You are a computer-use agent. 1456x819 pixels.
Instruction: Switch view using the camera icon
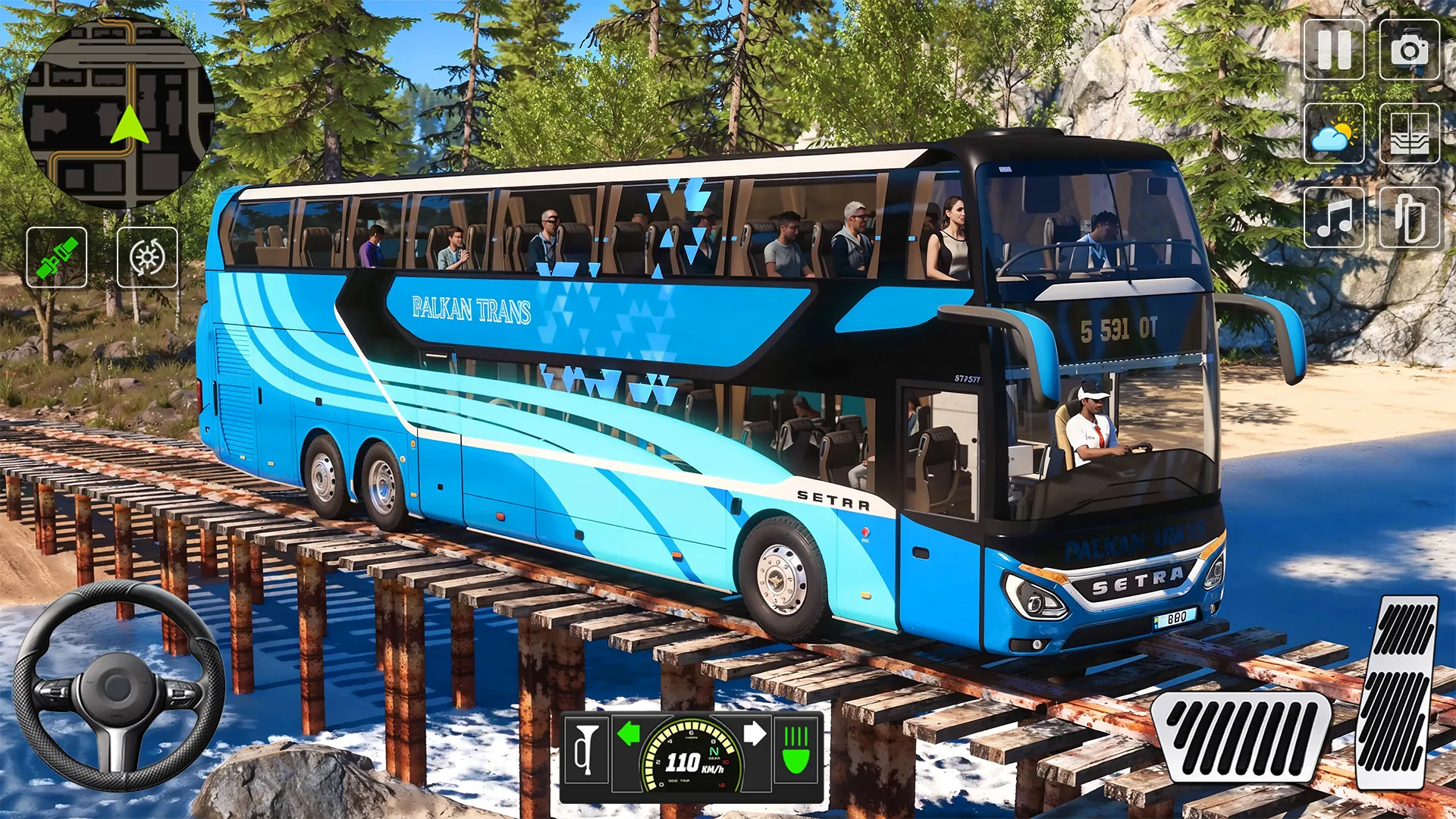pos(1409,50)
